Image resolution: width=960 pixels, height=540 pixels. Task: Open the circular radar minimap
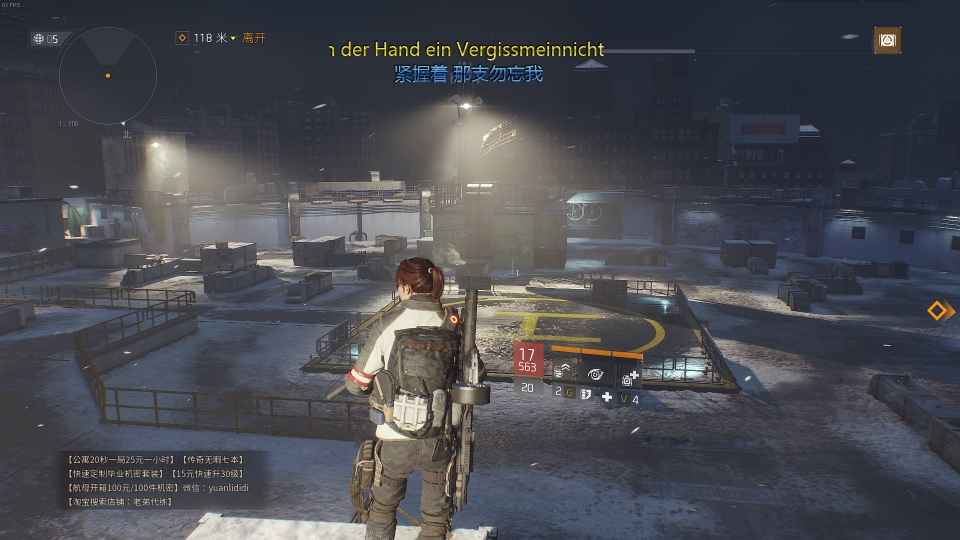[x=107, y=76]
